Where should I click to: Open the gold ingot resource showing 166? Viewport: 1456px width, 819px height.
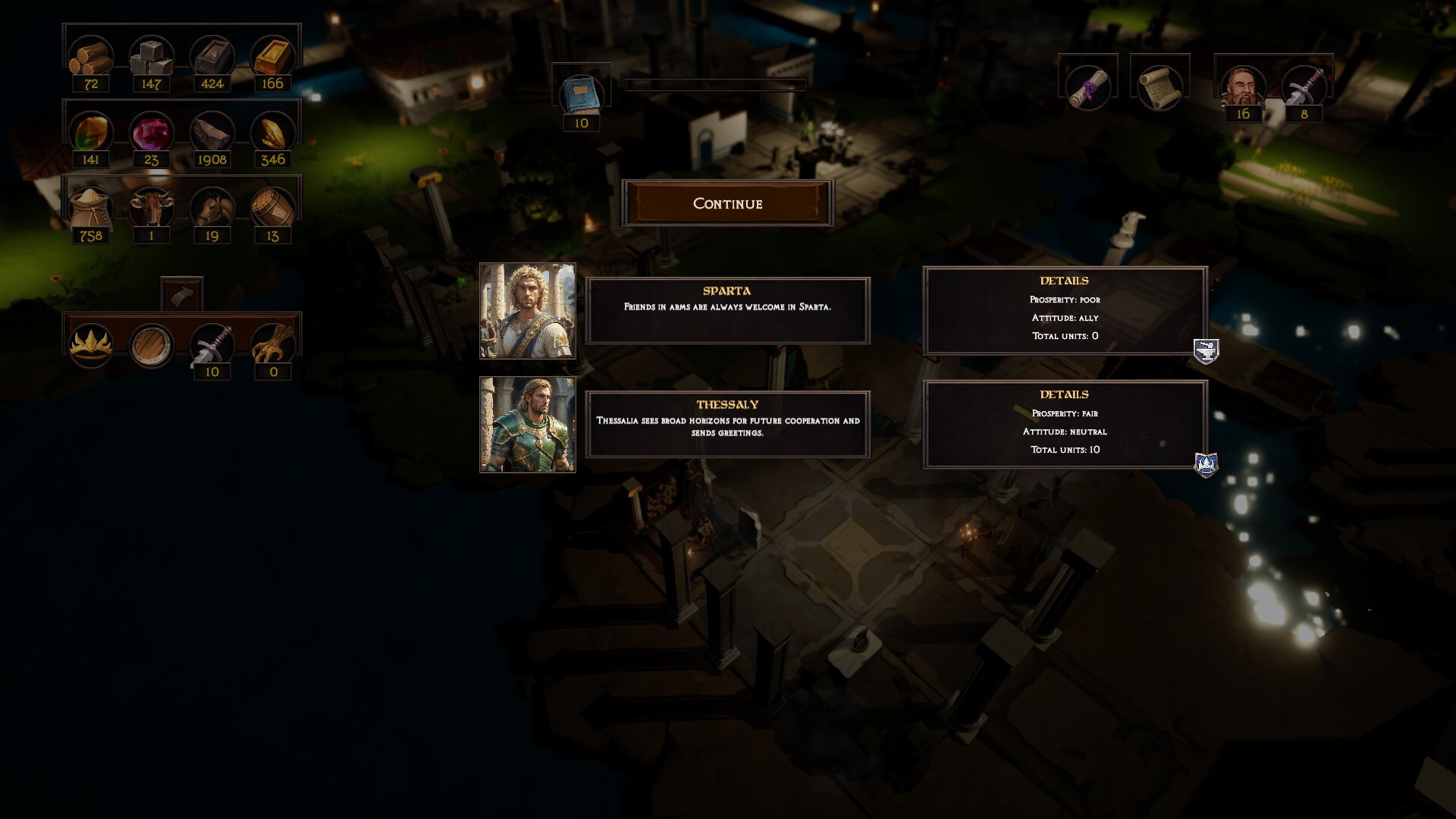tap(271, 55)
